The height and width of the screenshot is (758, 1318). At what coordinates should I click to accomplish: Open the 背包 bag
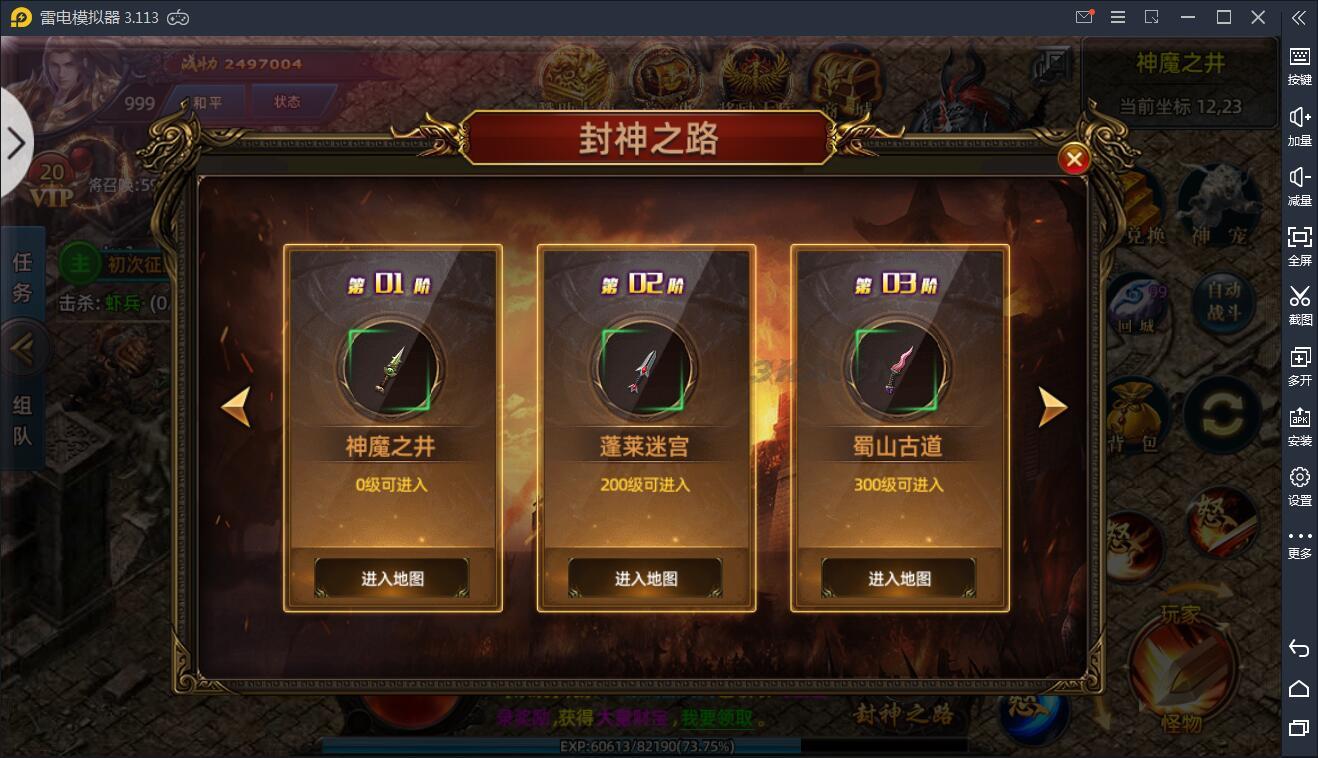click(x=1135, y=415)
